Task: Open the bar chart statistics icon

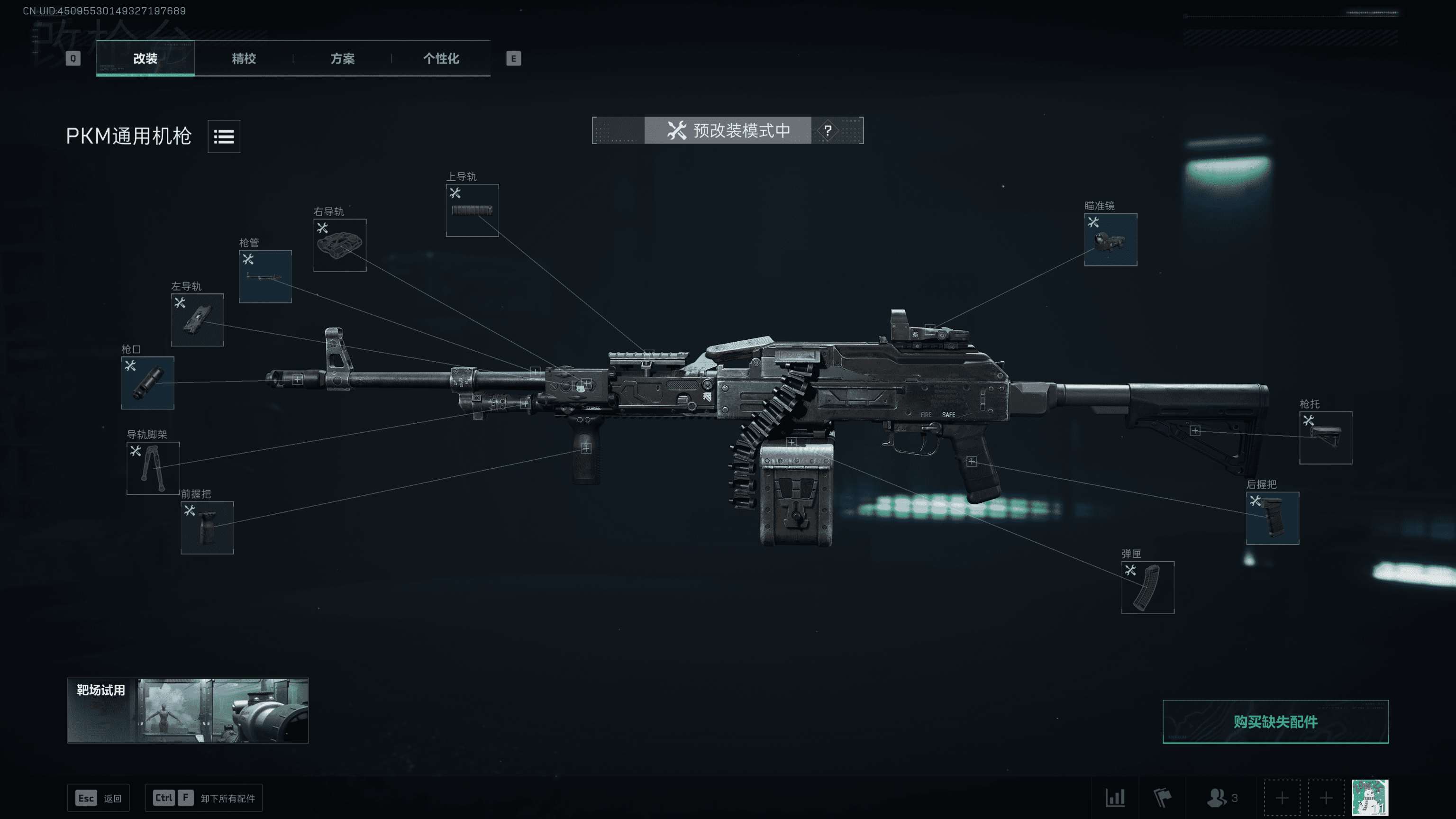Action: pos(1115,798)
